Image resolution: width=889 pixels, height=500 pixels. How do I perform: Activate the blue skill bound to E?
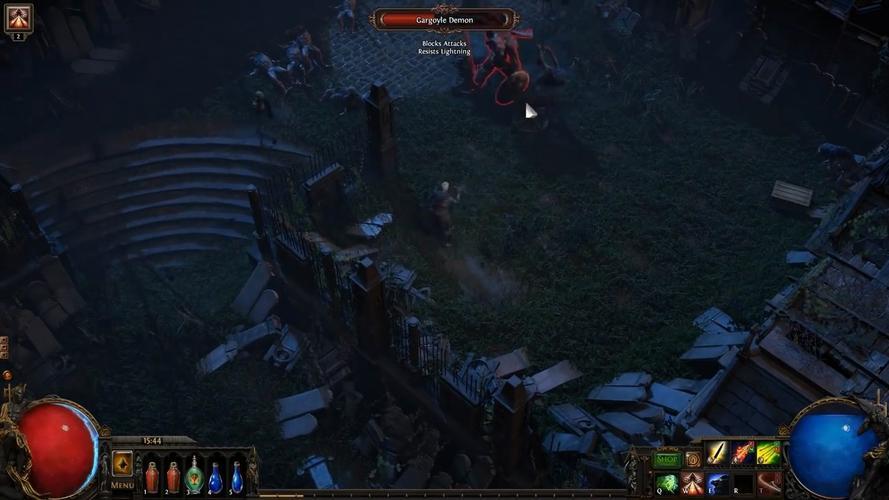[718, 484]
